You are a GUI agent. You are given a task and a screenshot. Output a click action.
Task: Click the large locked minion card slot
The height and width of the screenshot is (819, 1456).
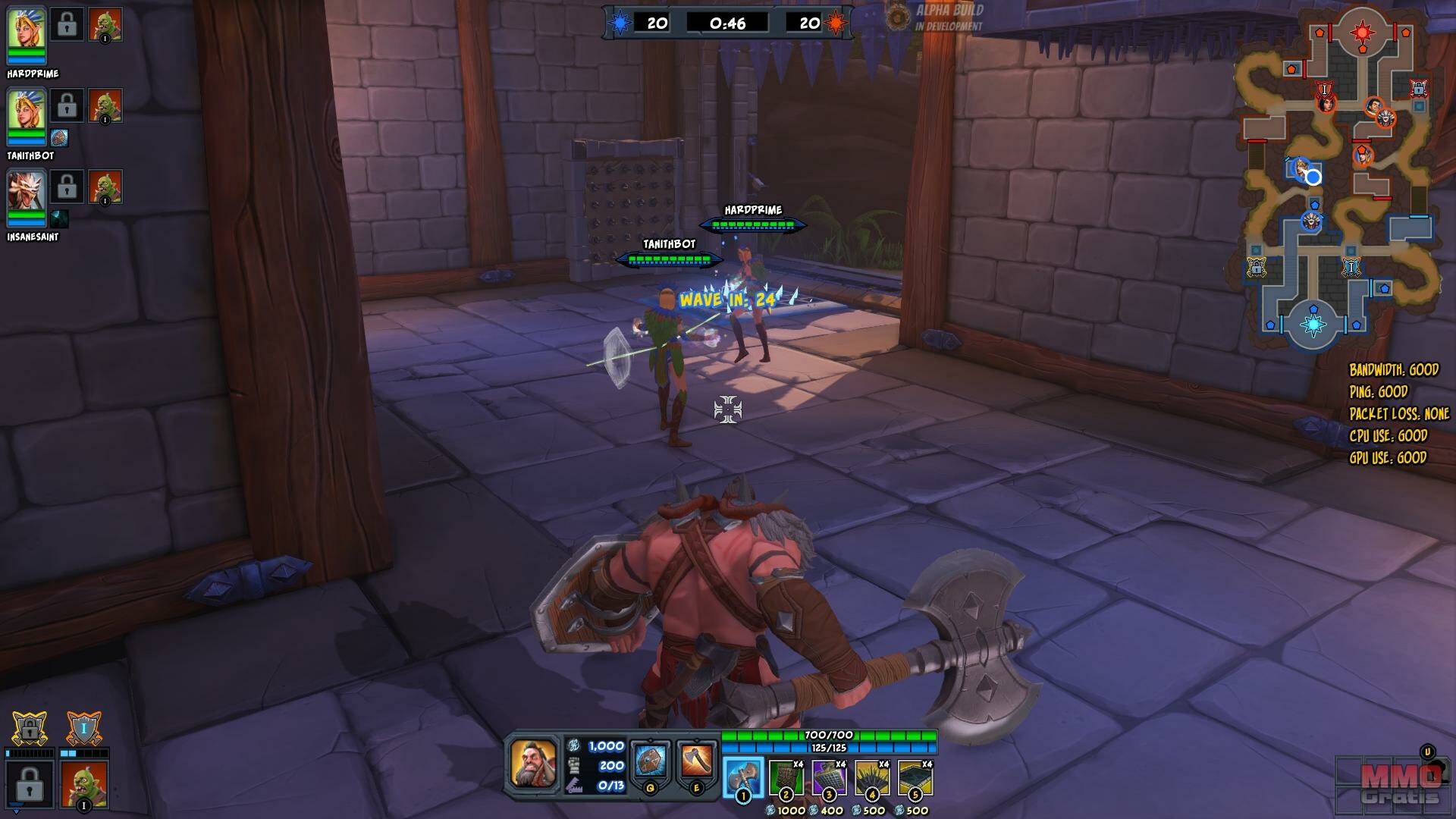coord(29,783)
